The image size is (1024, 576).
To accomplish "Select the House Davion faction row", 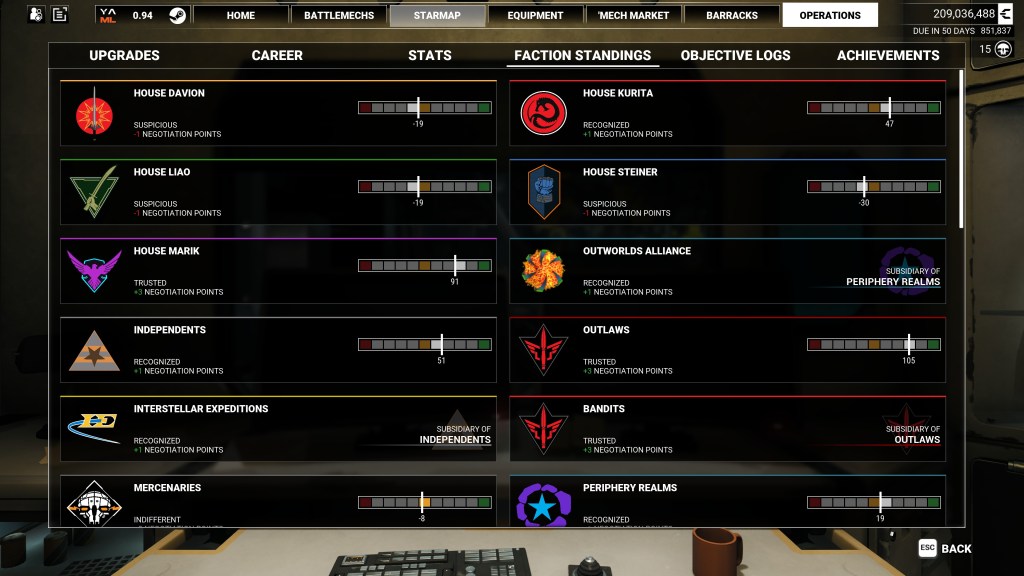I will pos(278,113).
